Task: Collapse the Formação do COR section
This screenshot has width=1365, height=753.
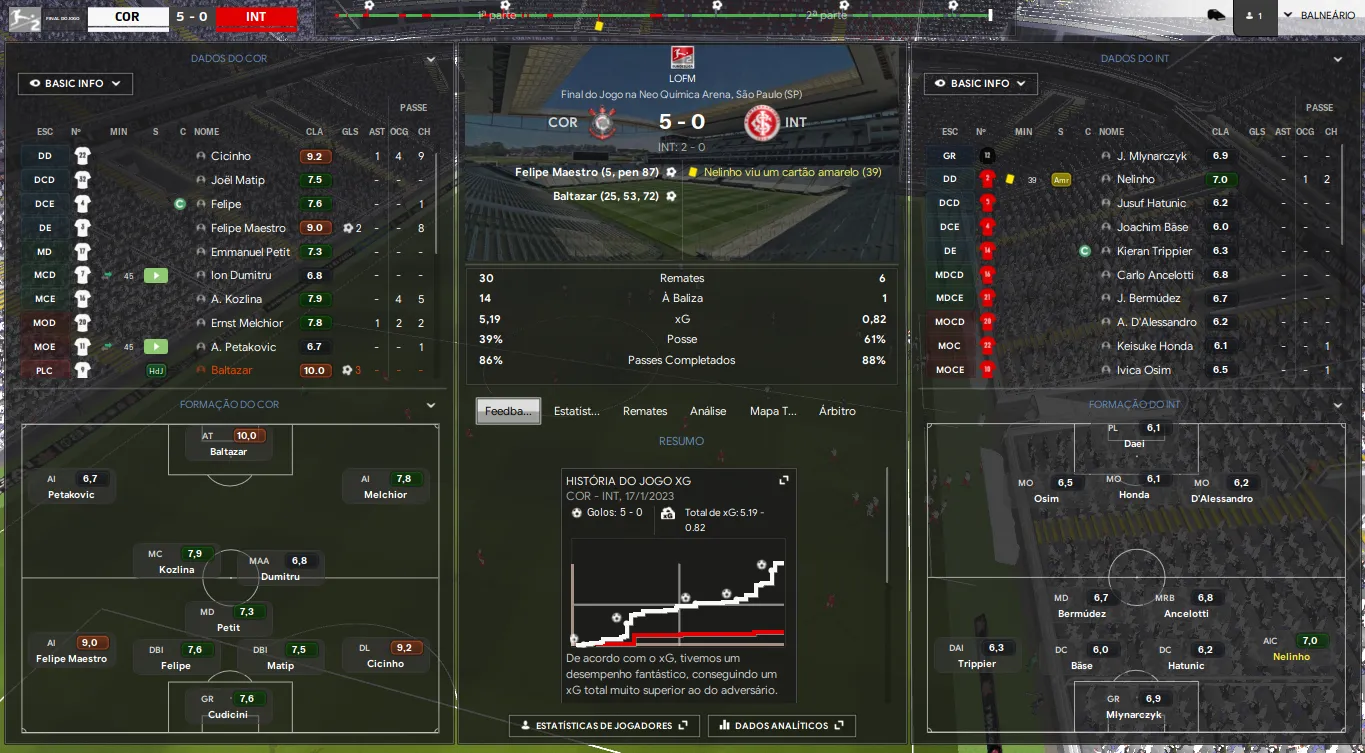Action: [x=431, y=405]
